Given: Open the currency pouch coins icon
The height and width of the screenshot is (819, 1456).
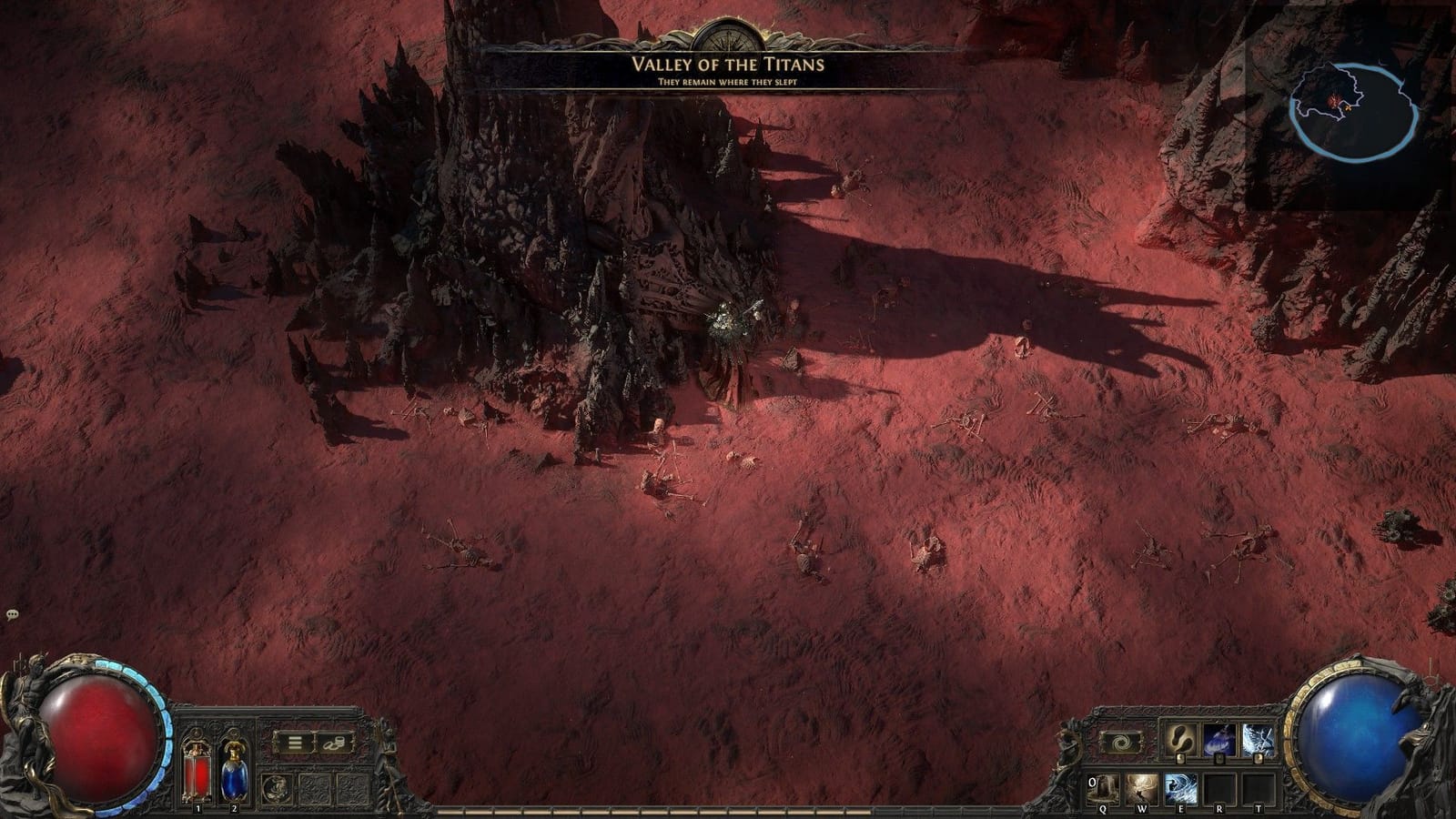Looking at the screenshot, I should [335, 743].
